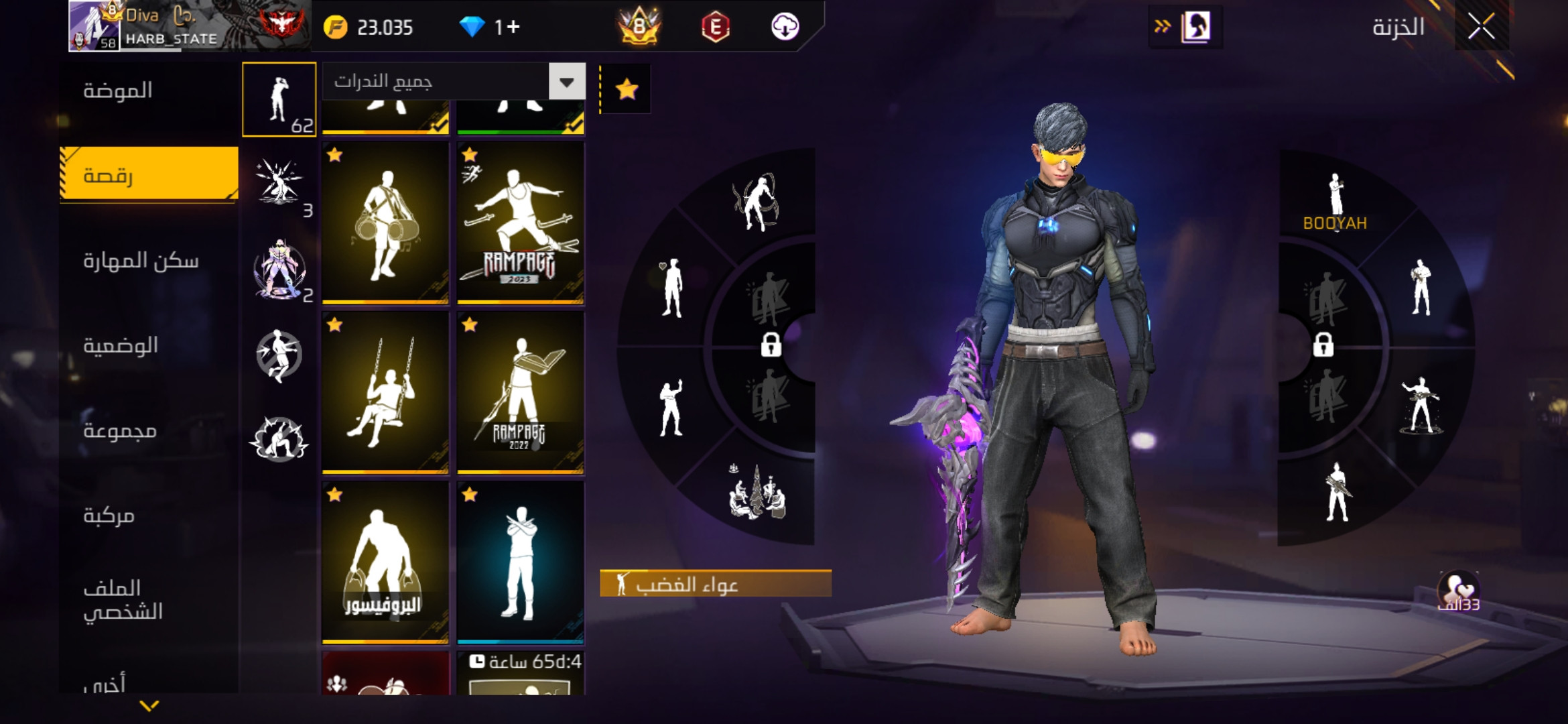Choose the البروفيسور emote card
The width and height of the screenshot is (1568, 724).
tap(385, 562)
